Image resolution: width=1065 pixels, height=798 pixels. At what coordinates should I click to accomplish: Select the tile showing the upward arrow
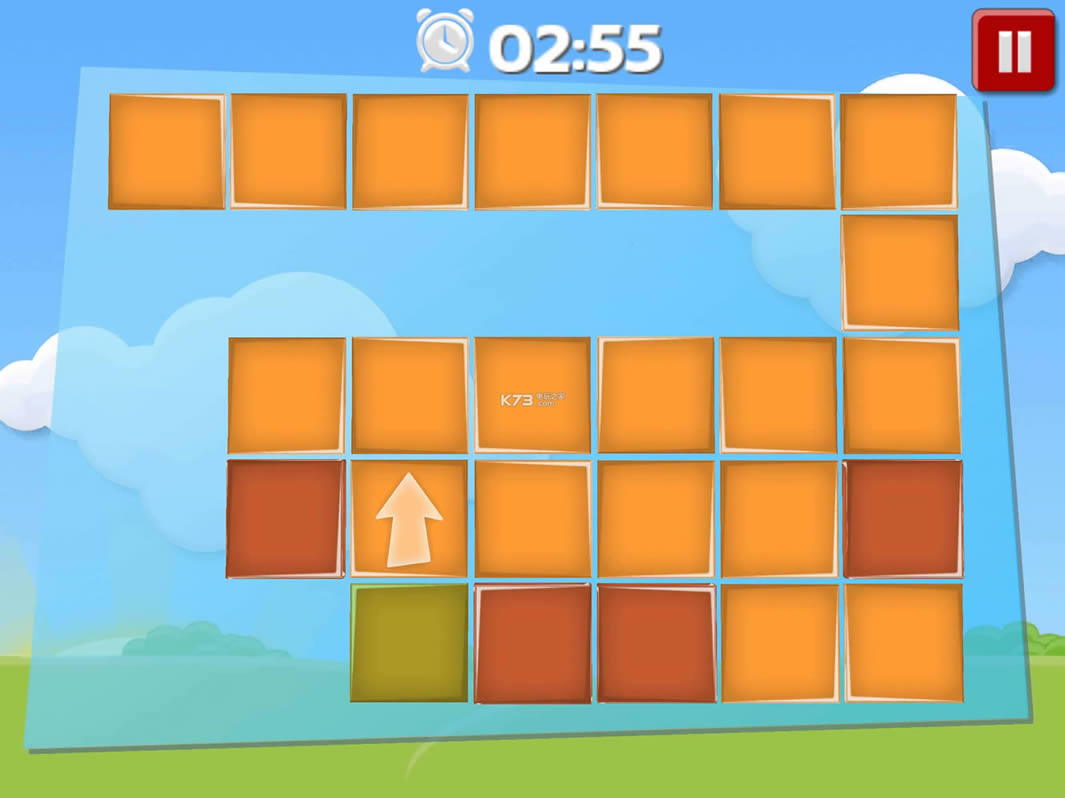click(x=409, y=518)
